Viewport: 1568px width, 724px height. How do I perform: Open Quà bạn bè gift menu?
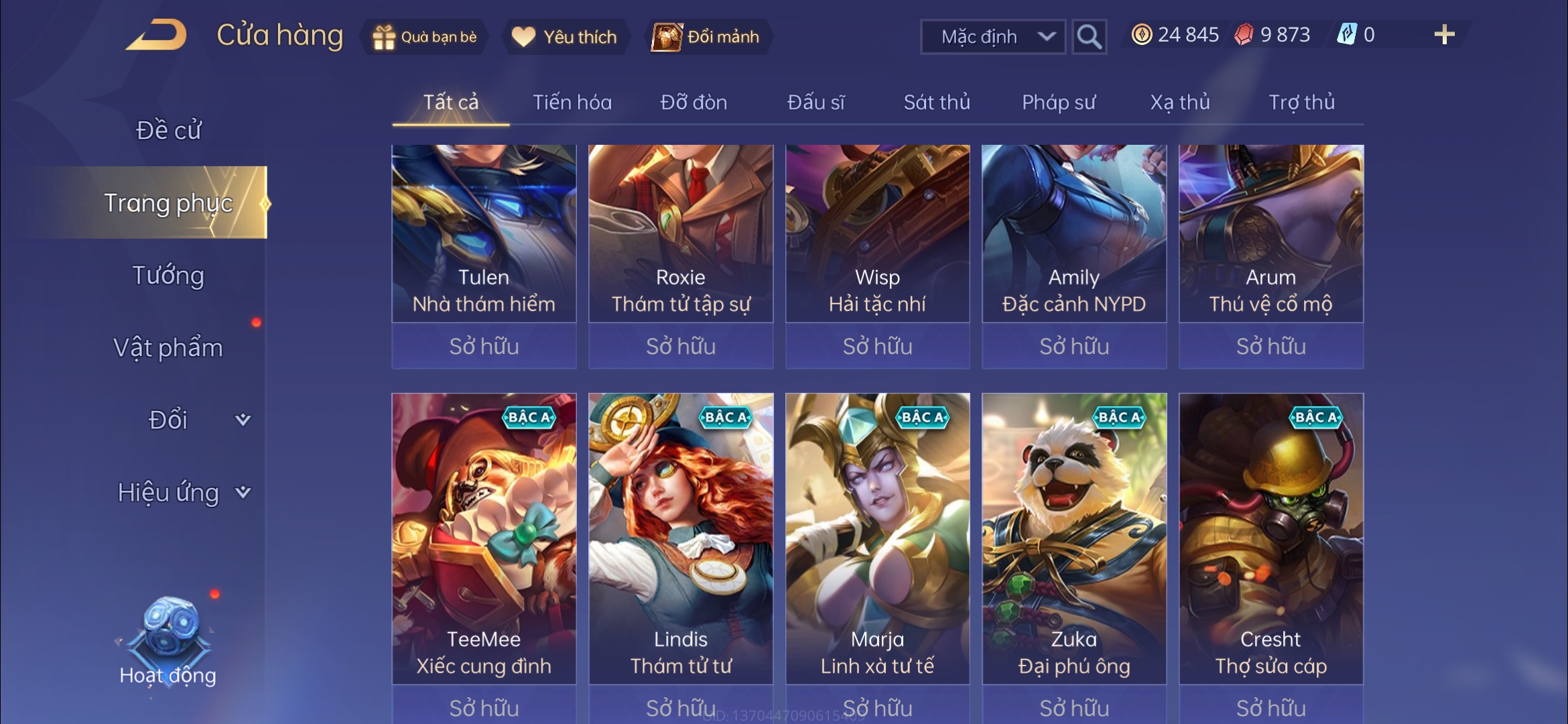pos(425,37)
